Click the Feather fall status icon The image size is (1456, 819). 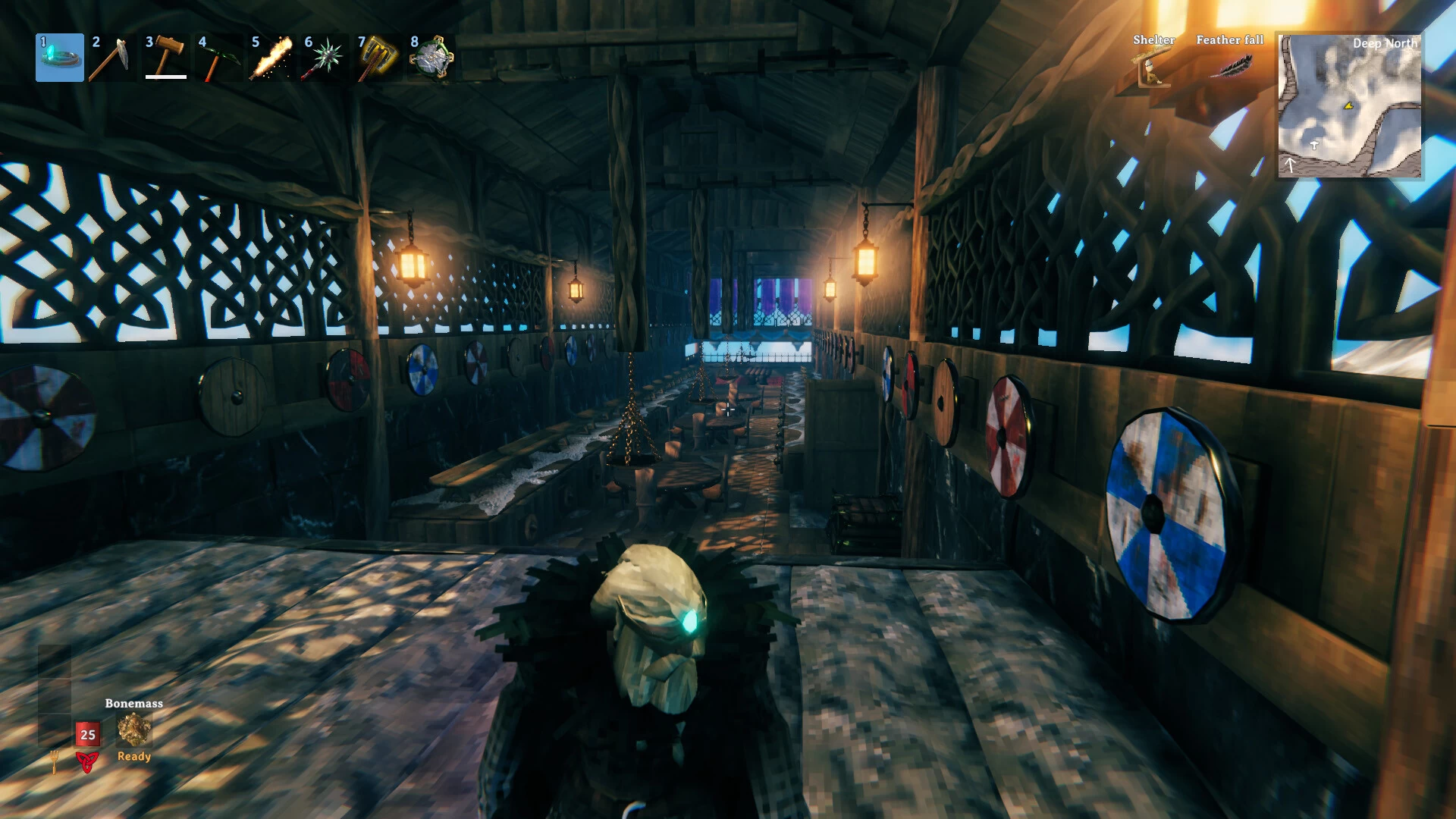click(1230, 67)
